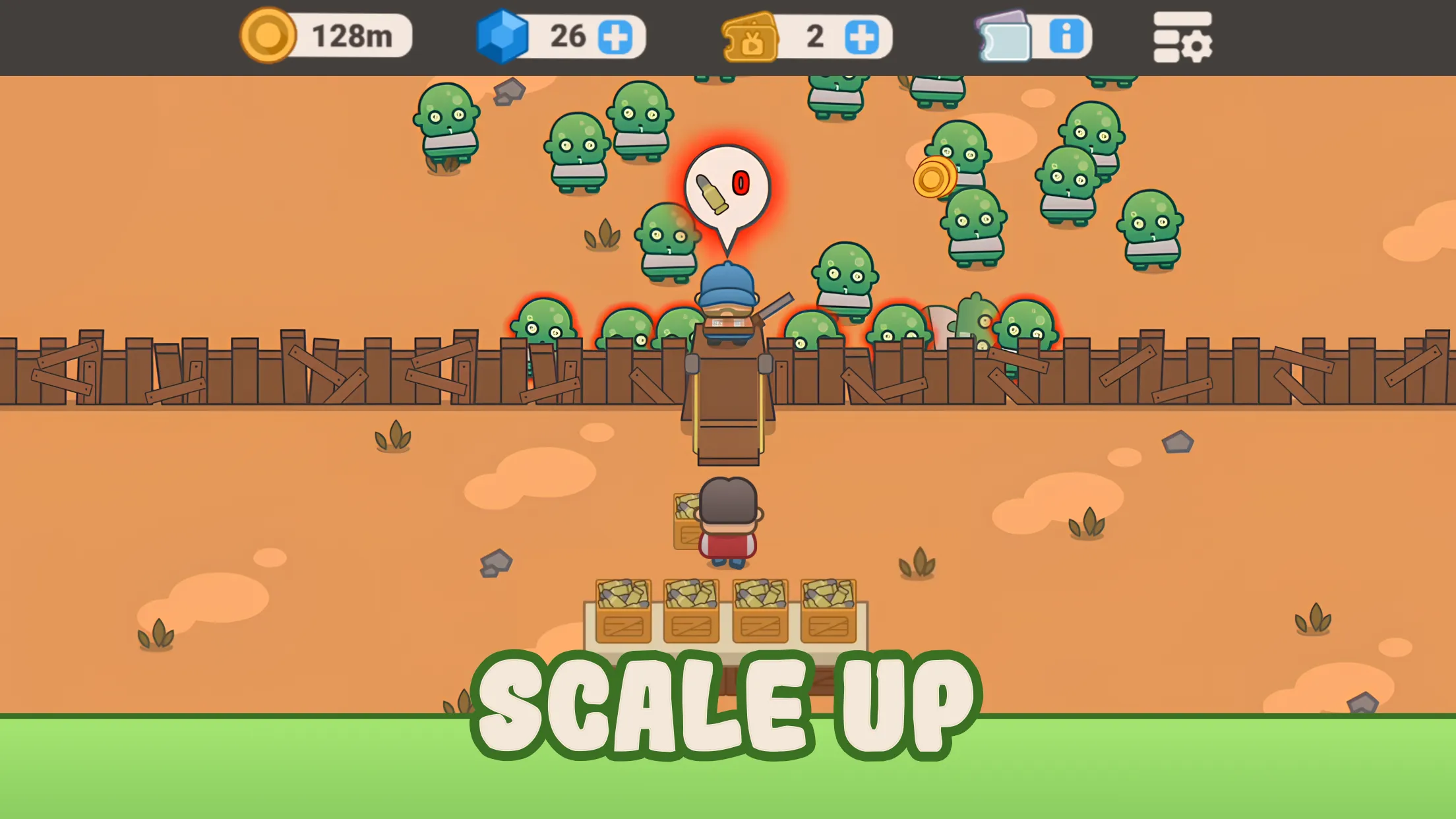
Task: Click the TV ticket icon
Action: [748, 37]
